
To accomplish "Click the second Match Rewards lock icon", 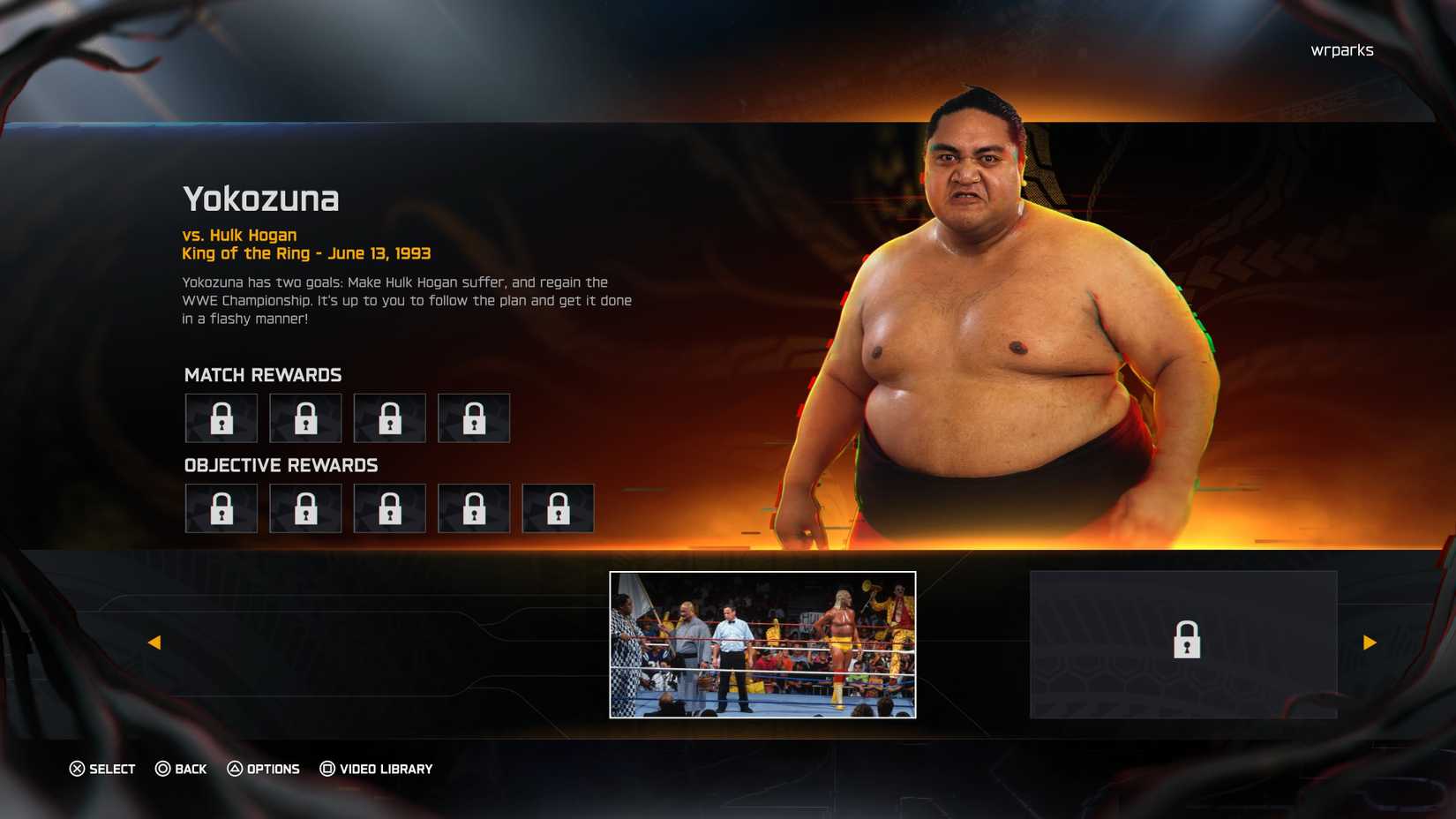I will pyautogui.click(x=305, y=418).
